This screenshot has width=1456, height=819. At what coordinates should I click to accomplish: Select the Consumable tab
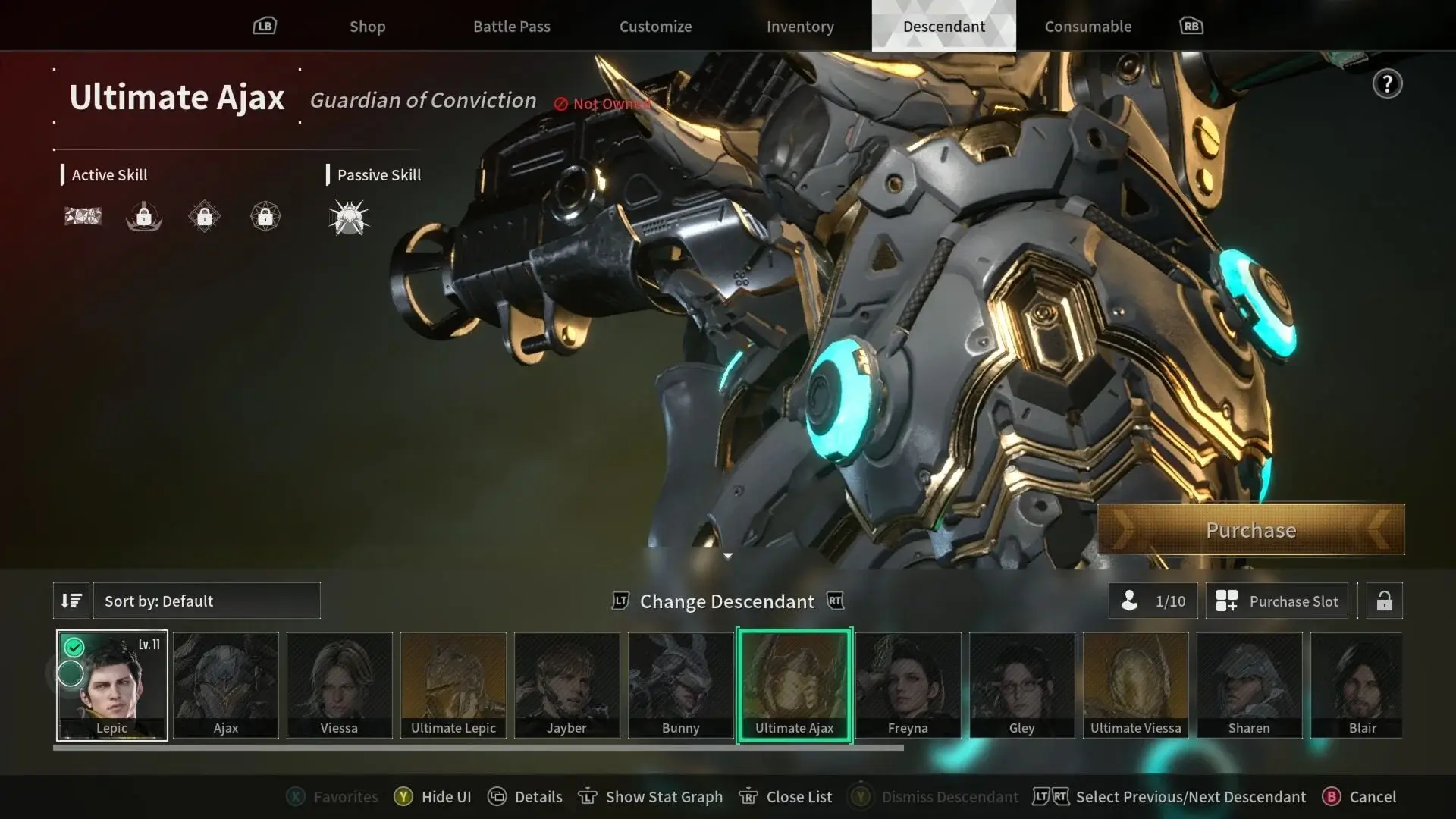click(x=1087, y=27)
